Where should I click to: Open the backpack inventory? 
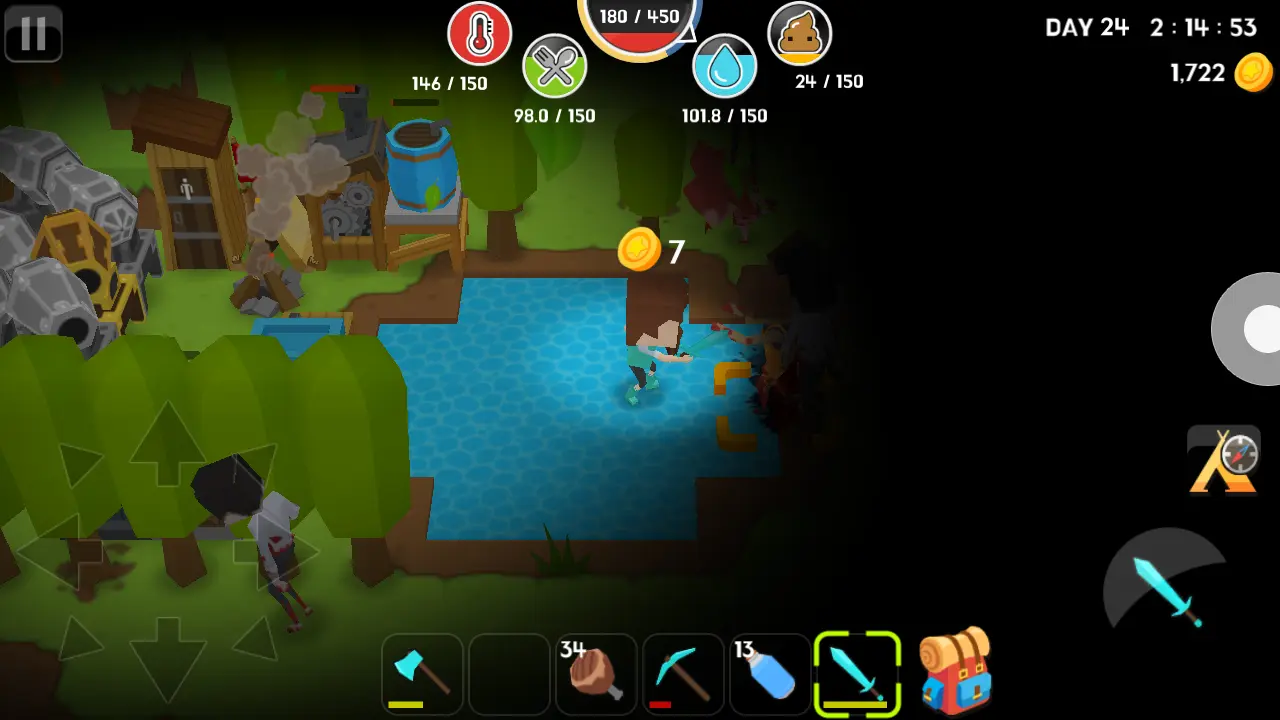(x=954, y=672)
